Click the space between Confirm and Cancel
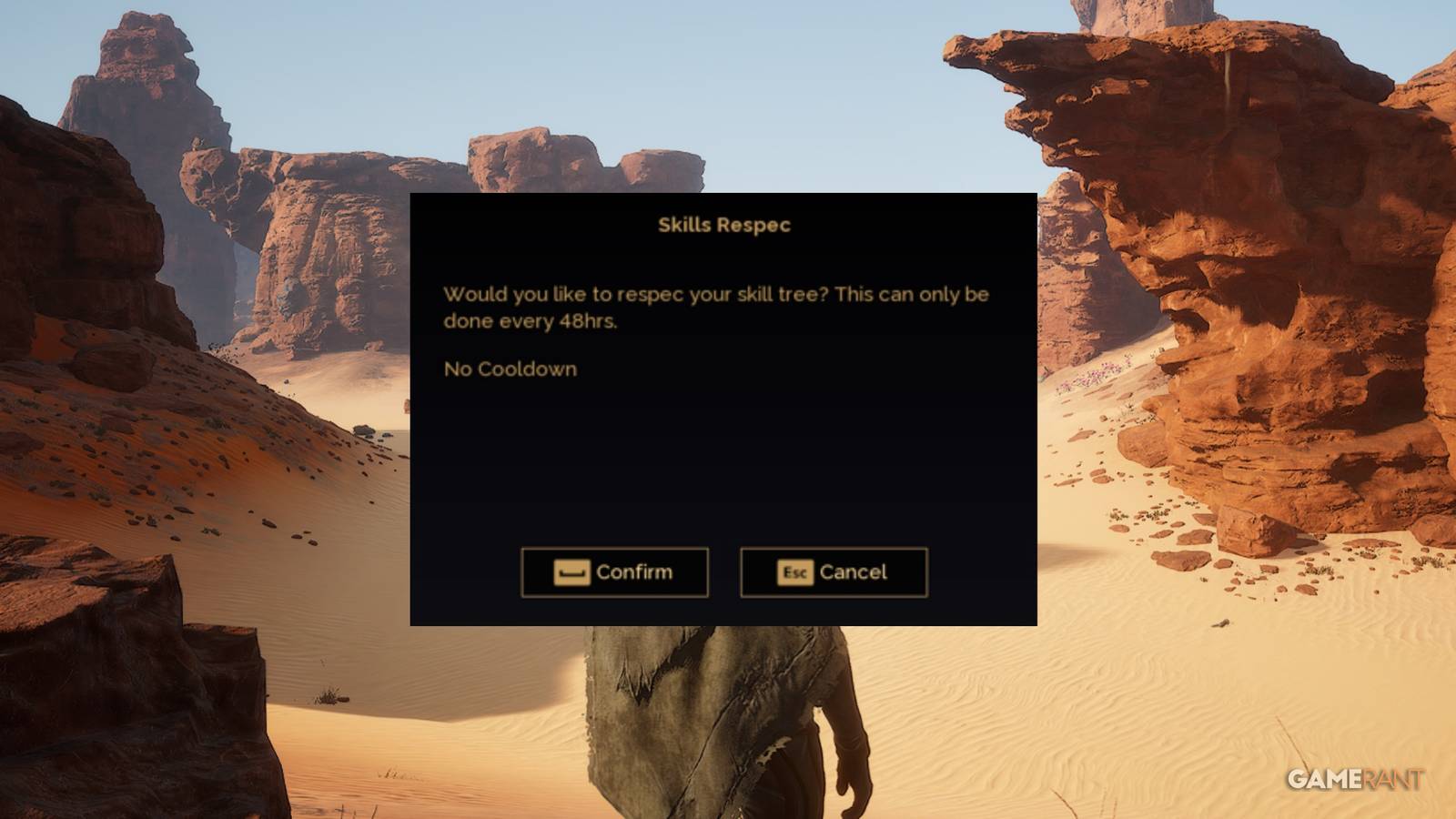The width and height of the screenshot is (1456, 819). click(x=724, y=572)
